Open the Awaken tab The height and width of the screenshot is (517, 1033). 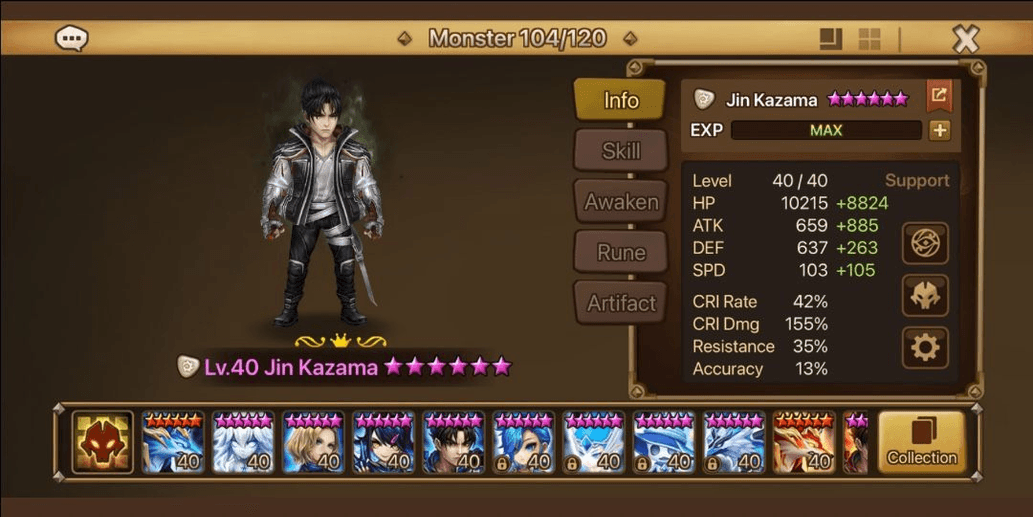620,202
